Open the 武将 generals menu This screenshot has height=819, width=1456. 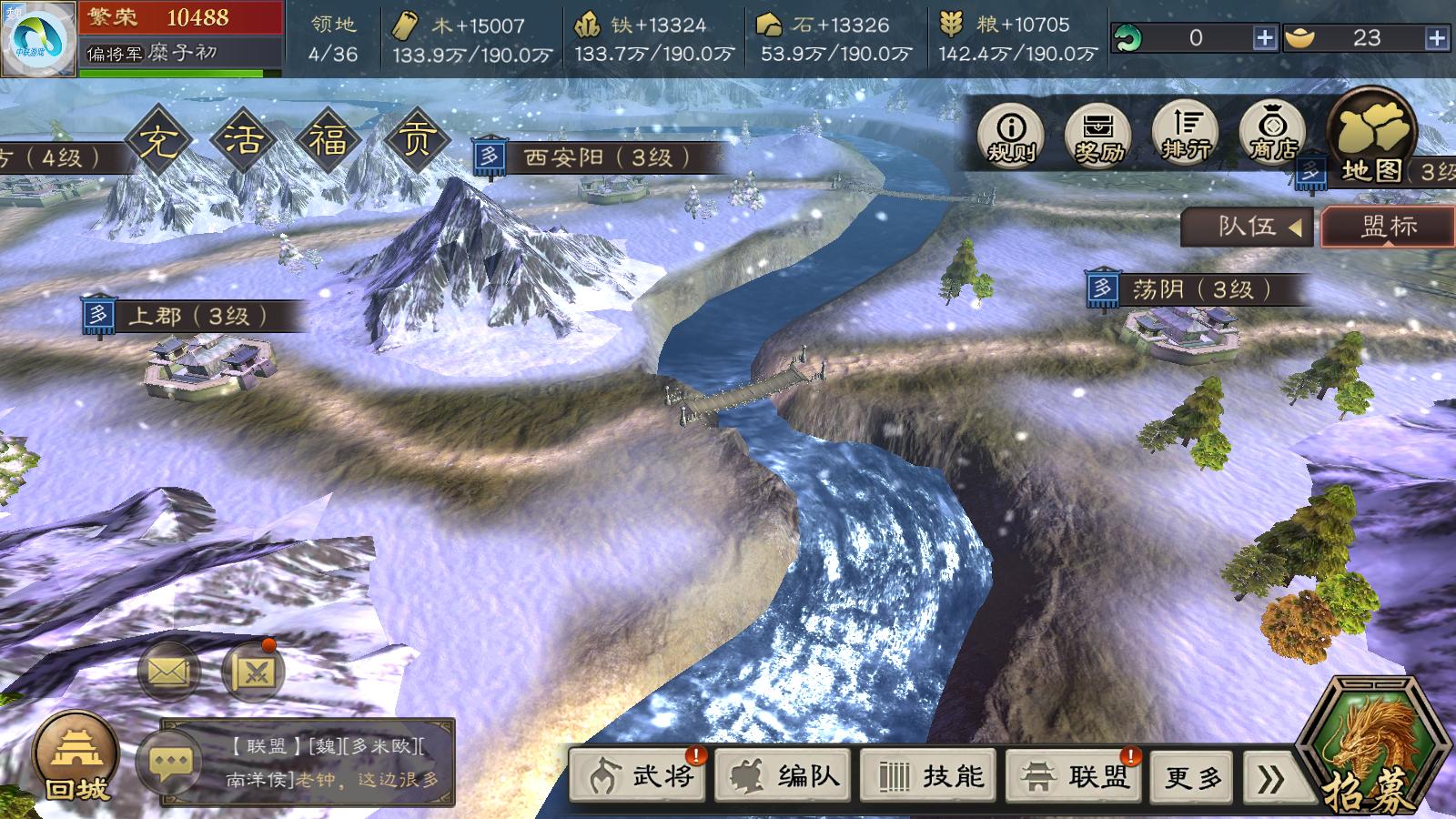click(x=639, y=776)
